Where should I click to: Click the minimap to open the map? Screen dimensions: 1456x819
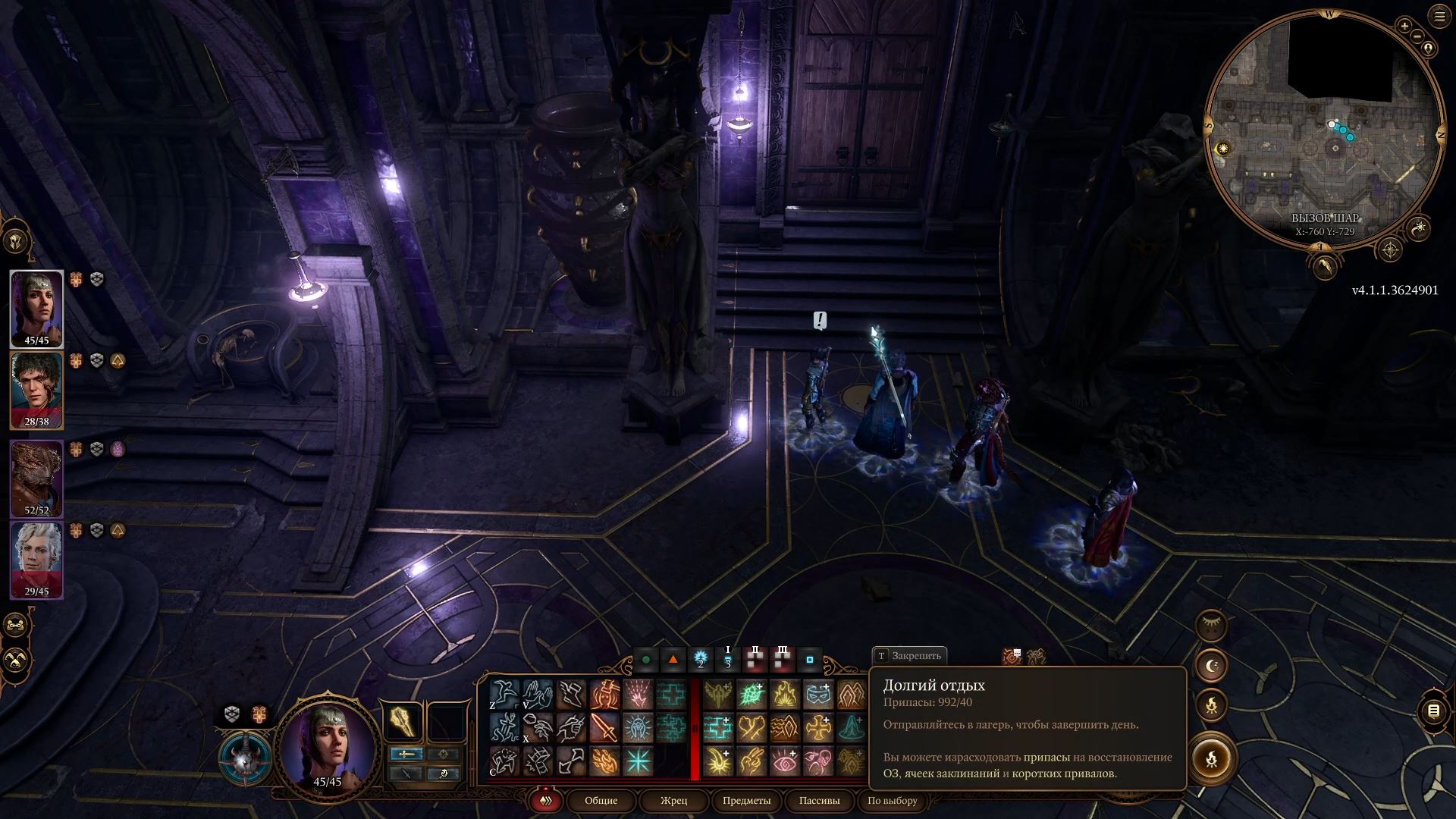(1323, 129)
